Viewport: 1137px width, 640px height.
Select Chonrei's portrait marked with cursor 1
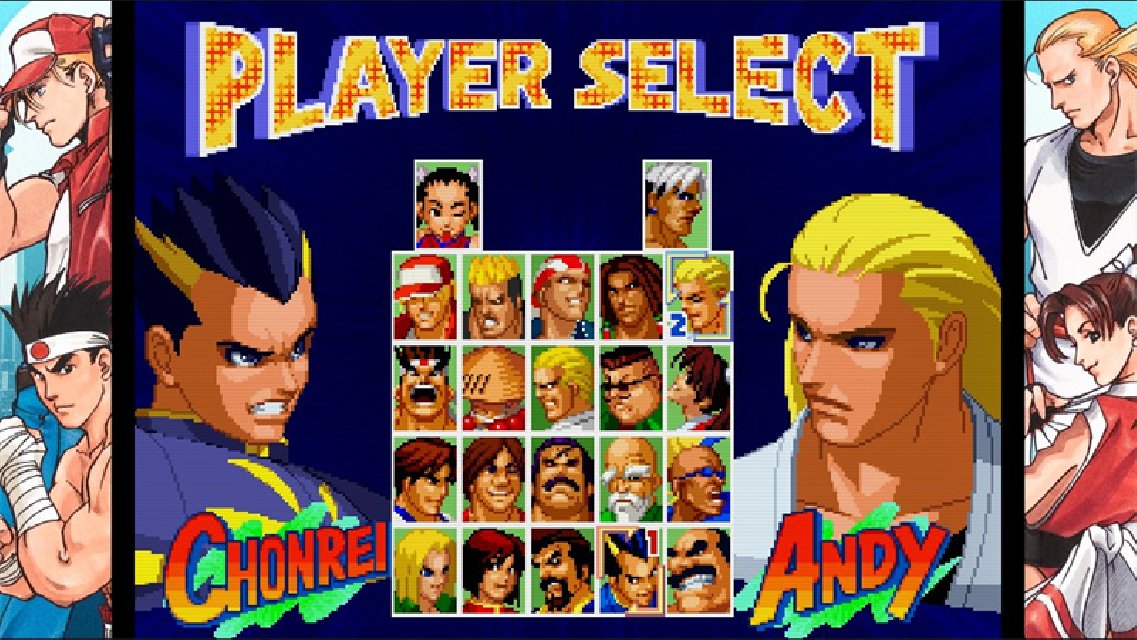[x=630, y=570]
